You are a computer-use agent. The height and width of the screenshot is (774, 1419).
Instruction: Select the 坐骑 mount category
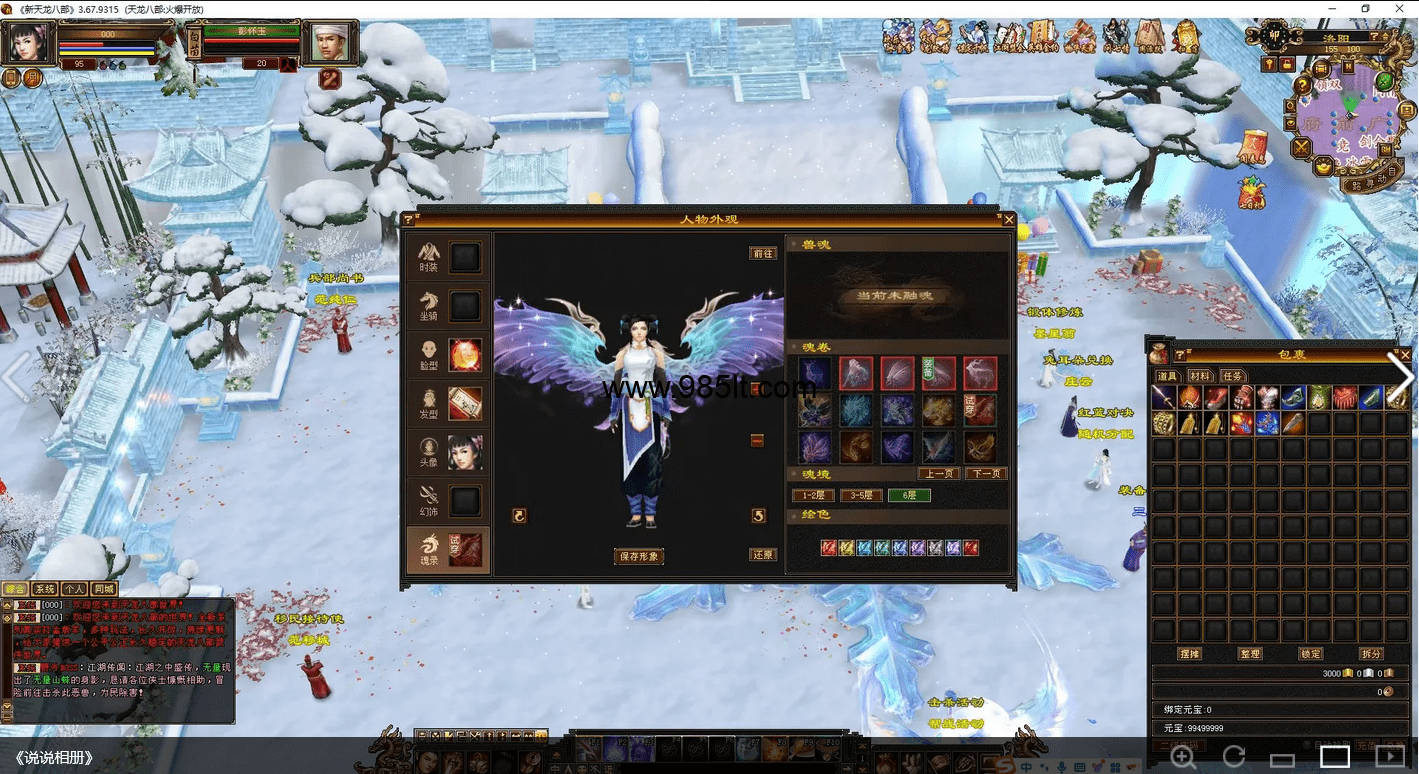(x=448, y=306)
